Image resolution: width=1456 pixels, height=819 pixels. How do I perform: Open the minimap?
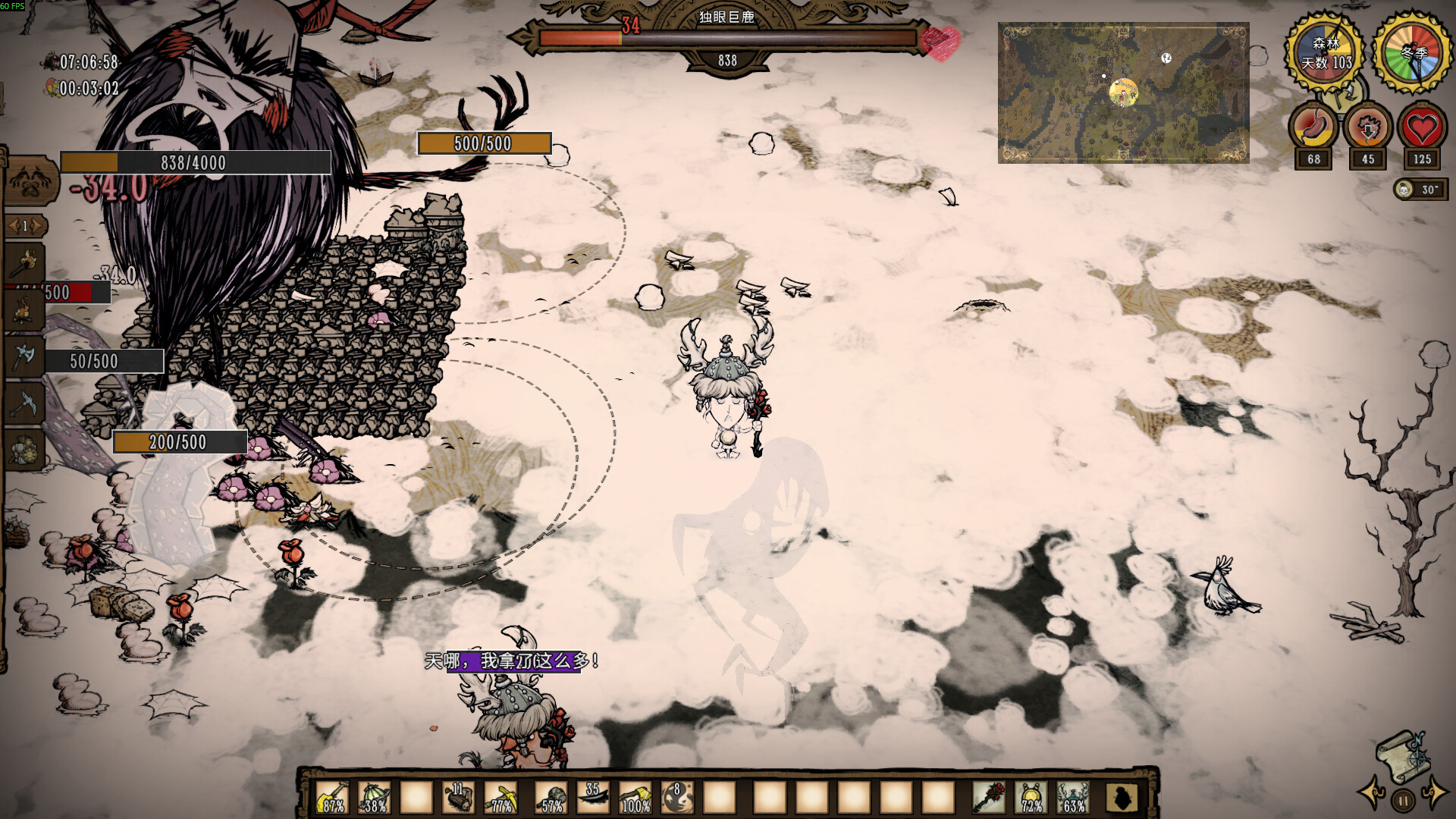point(1123,93)
